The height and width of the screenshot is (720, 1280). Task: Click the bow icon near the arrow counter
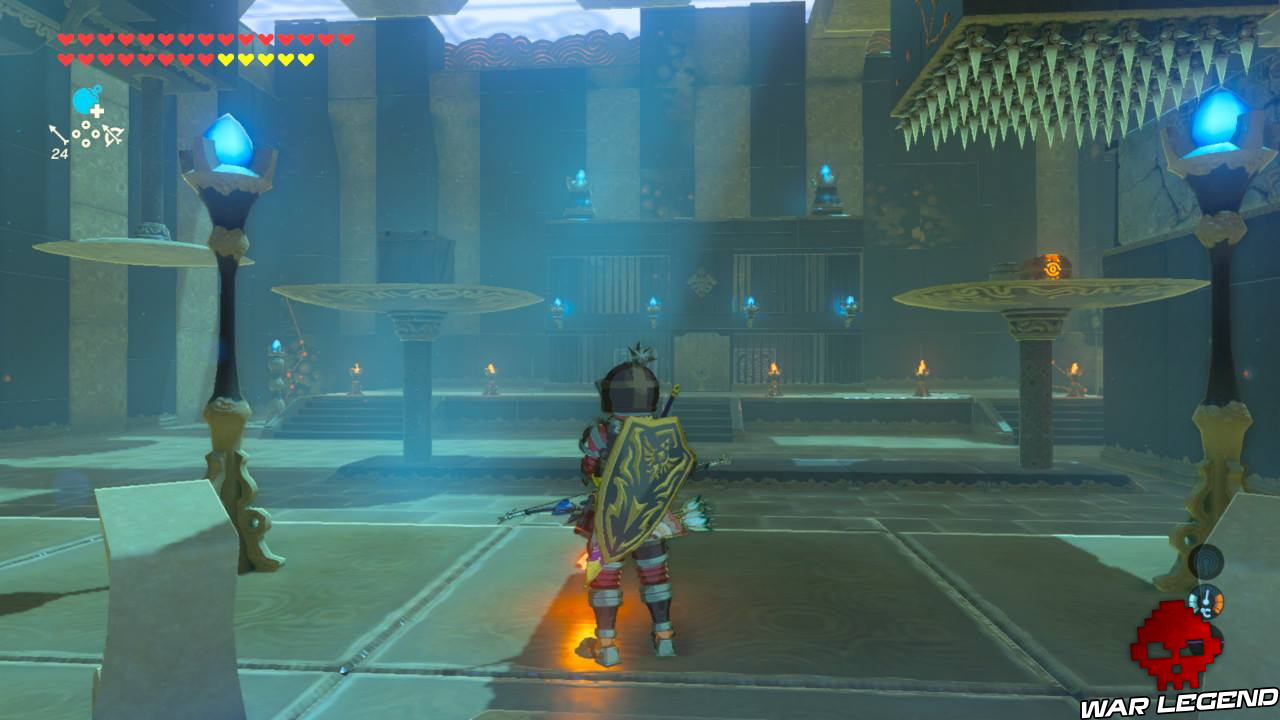pos(112,135)
